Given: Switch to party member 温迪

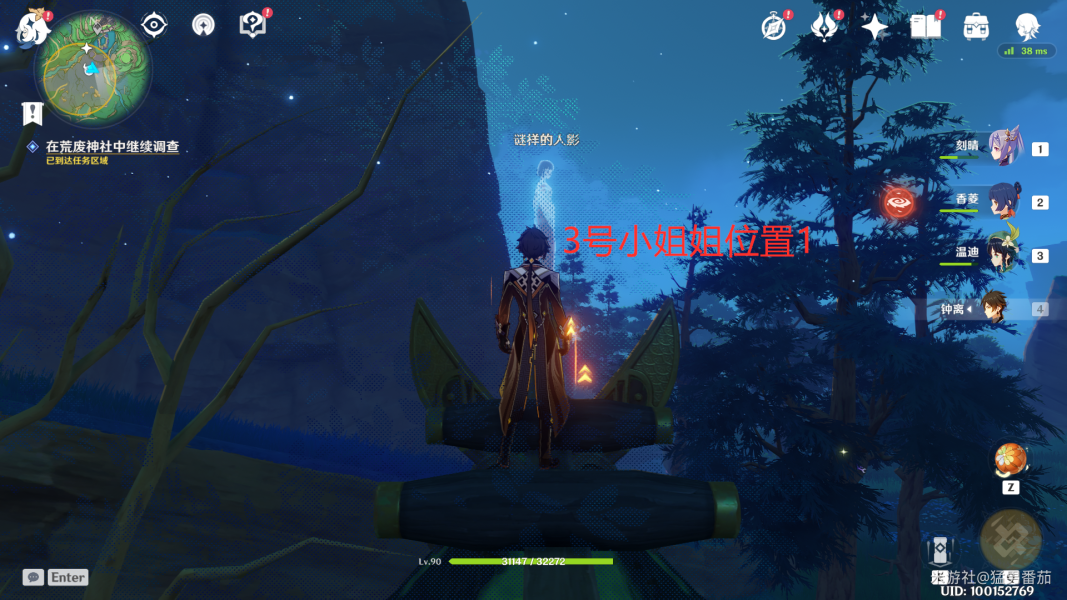Looking at the screenshot, I should [1003, 255].
